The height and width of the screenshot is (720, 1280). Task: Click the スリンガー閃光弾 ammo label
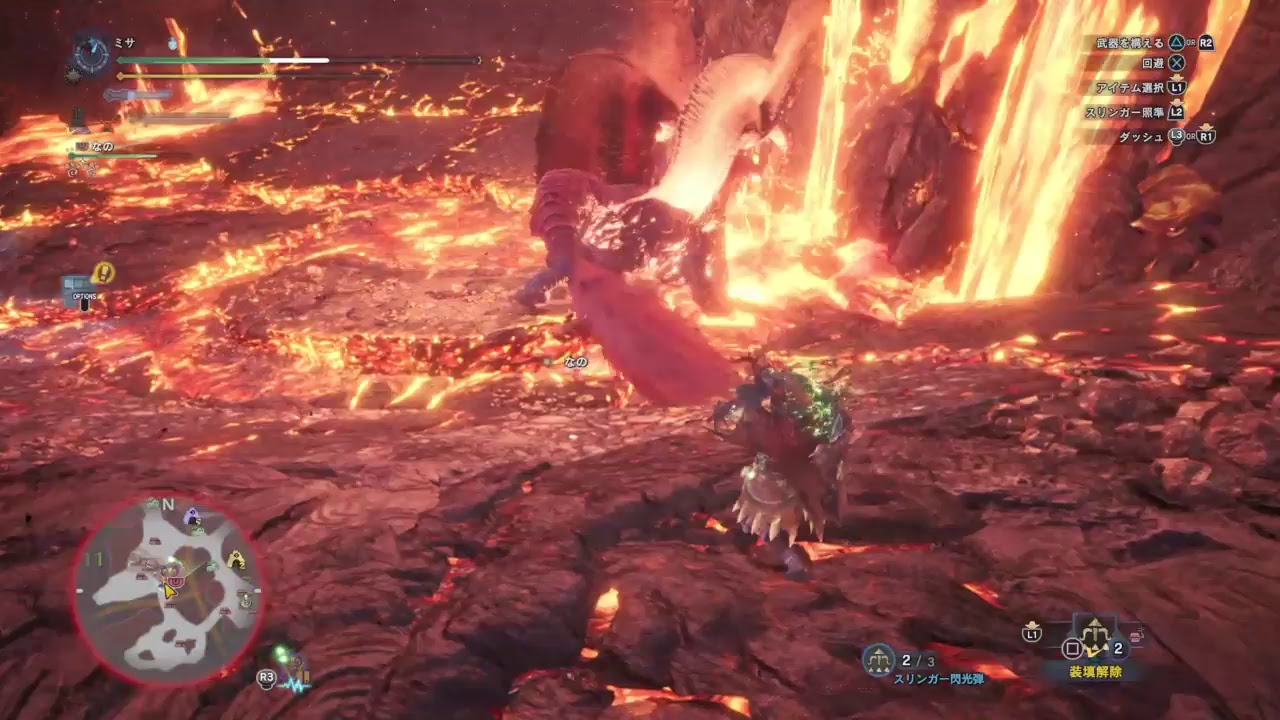click(939, 678)
